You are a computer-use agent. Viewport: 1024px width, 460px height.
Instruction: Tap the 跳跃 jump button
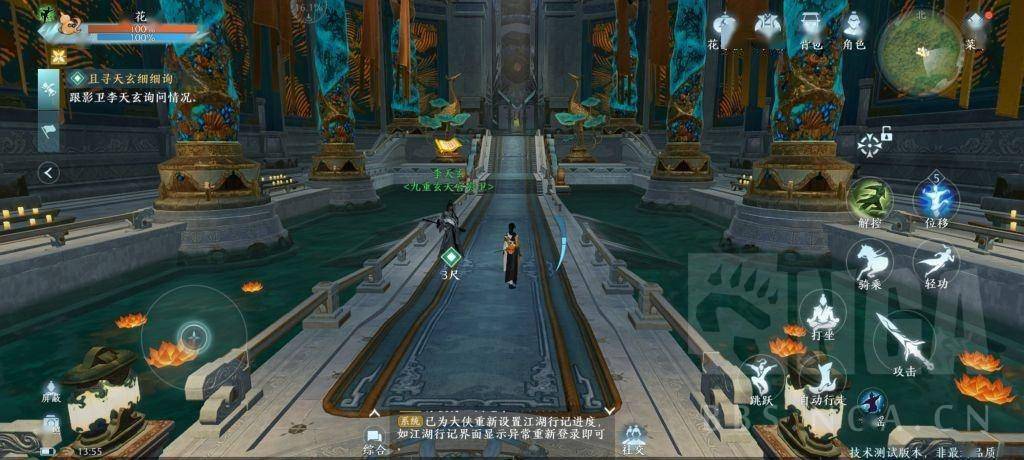pos(763,381)
